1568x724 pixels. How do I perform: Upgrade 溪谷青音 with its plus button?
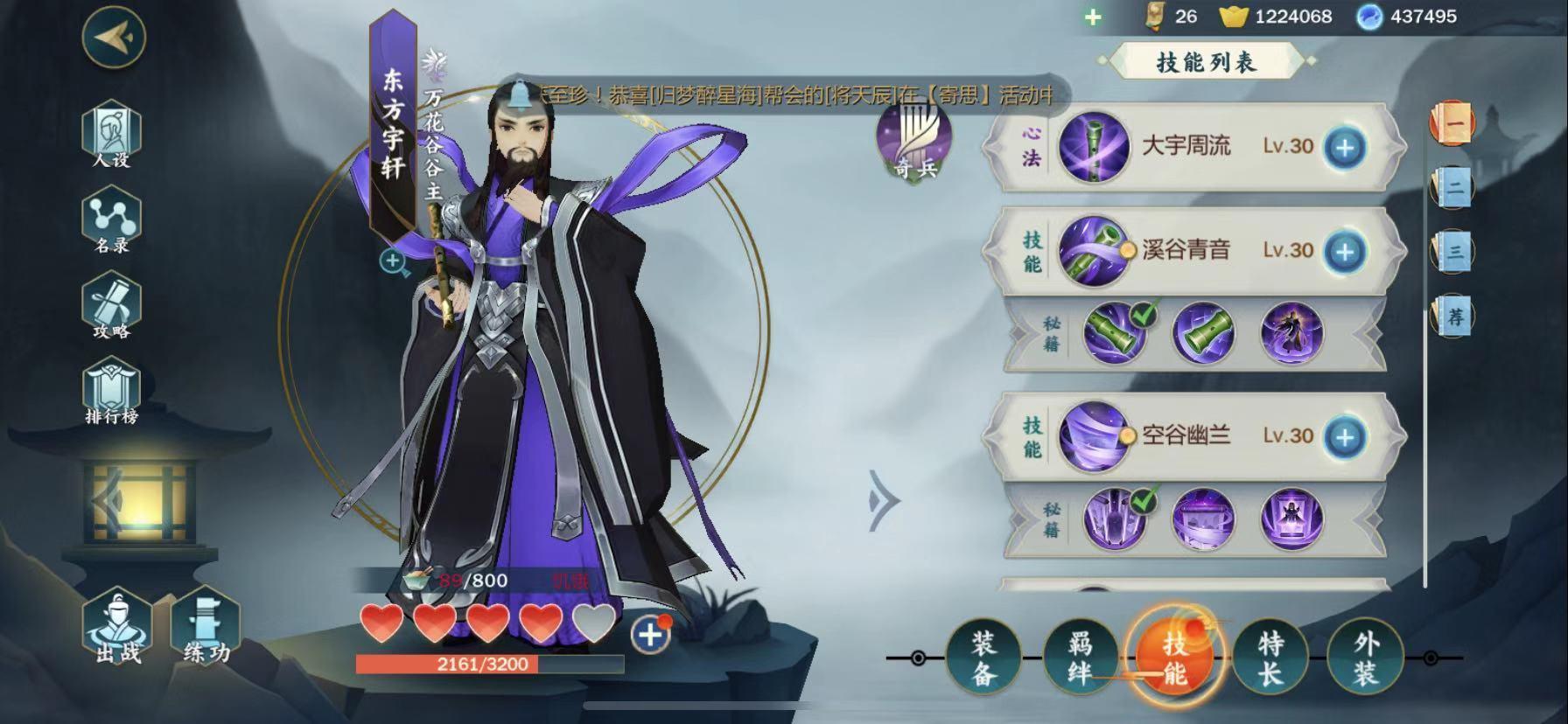click(x=1345, y=251)
